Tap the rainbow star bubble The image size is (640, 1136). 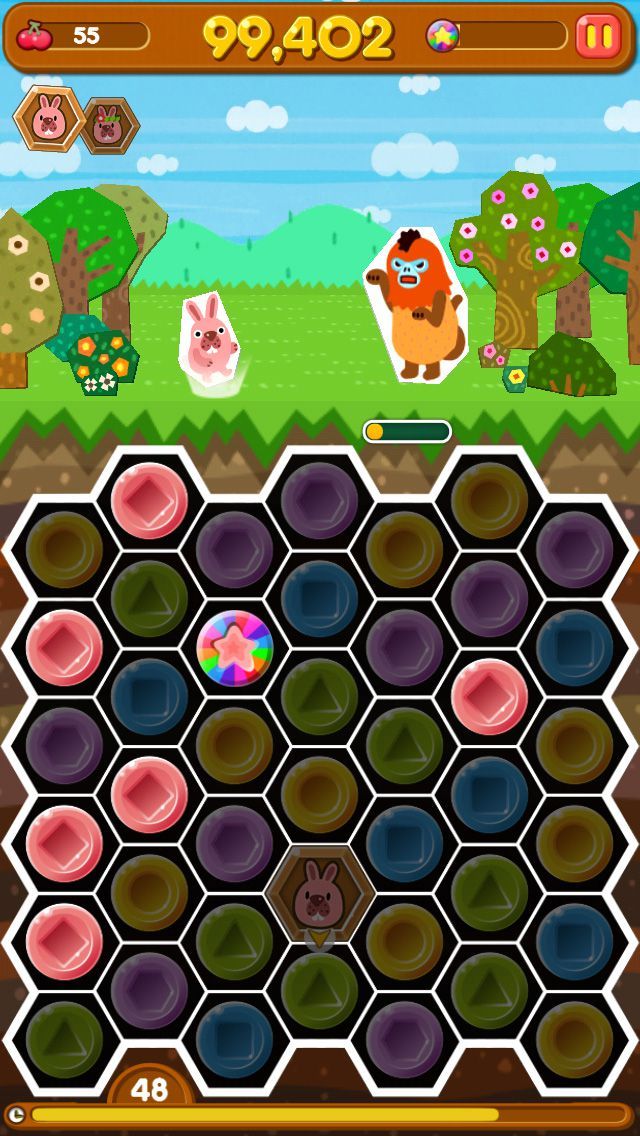click(235, 645)
